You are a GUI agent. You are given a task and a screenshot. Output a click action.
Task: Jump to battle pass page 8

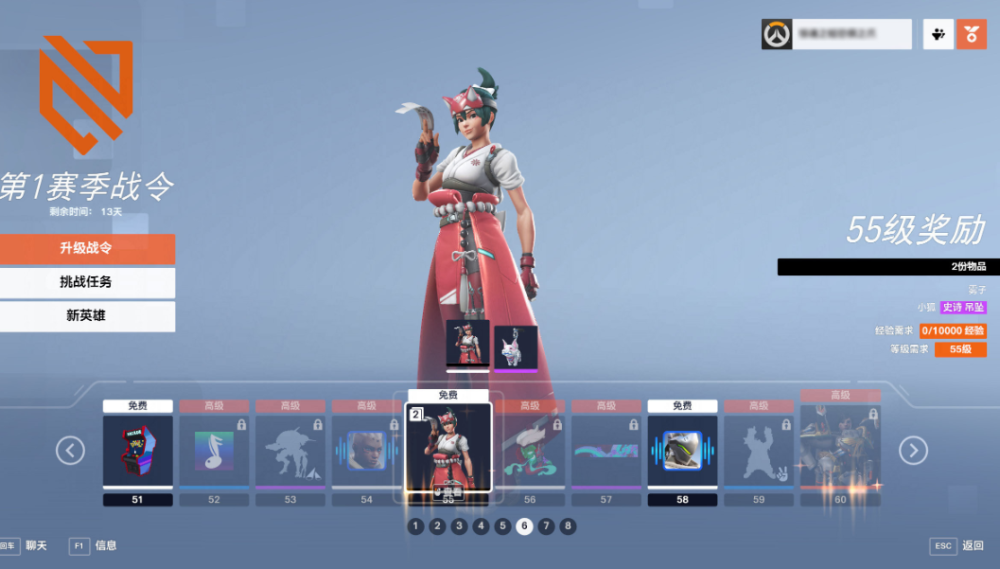568,526
